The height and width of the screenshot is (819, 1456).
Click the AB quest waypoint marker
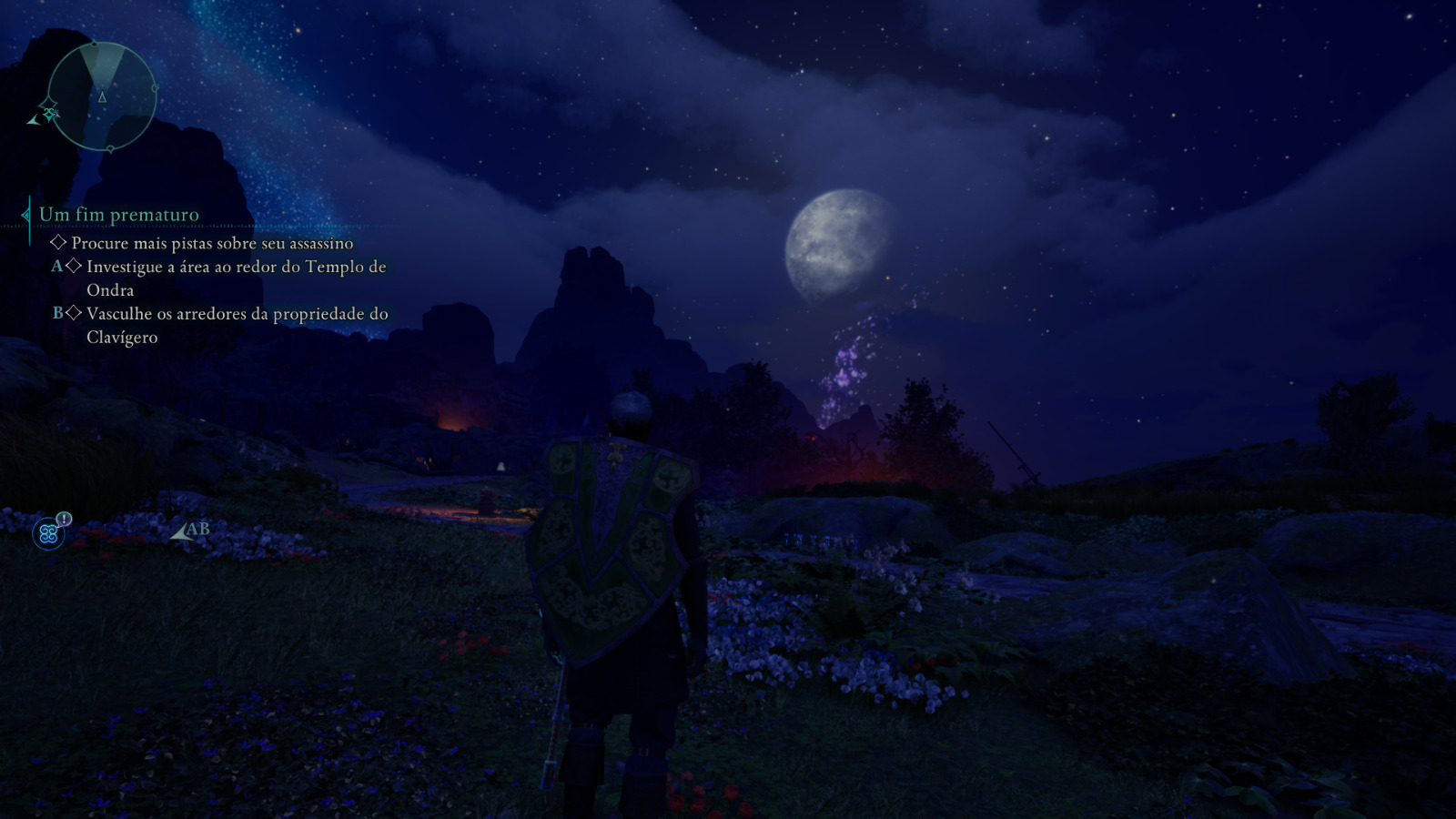(190, 530)
